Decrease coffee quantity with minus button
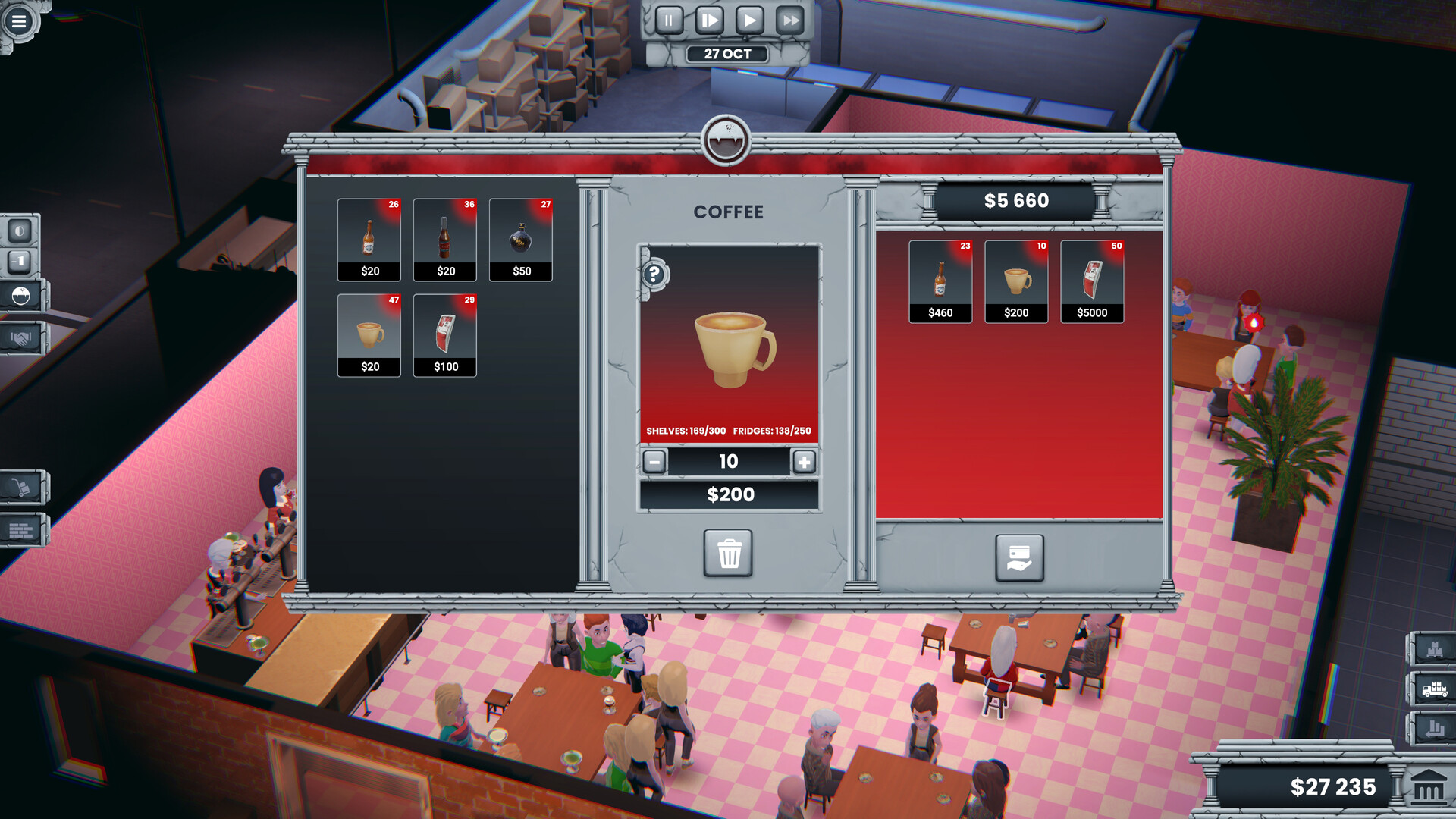The image size is (1456, 819). coord(653,461)
